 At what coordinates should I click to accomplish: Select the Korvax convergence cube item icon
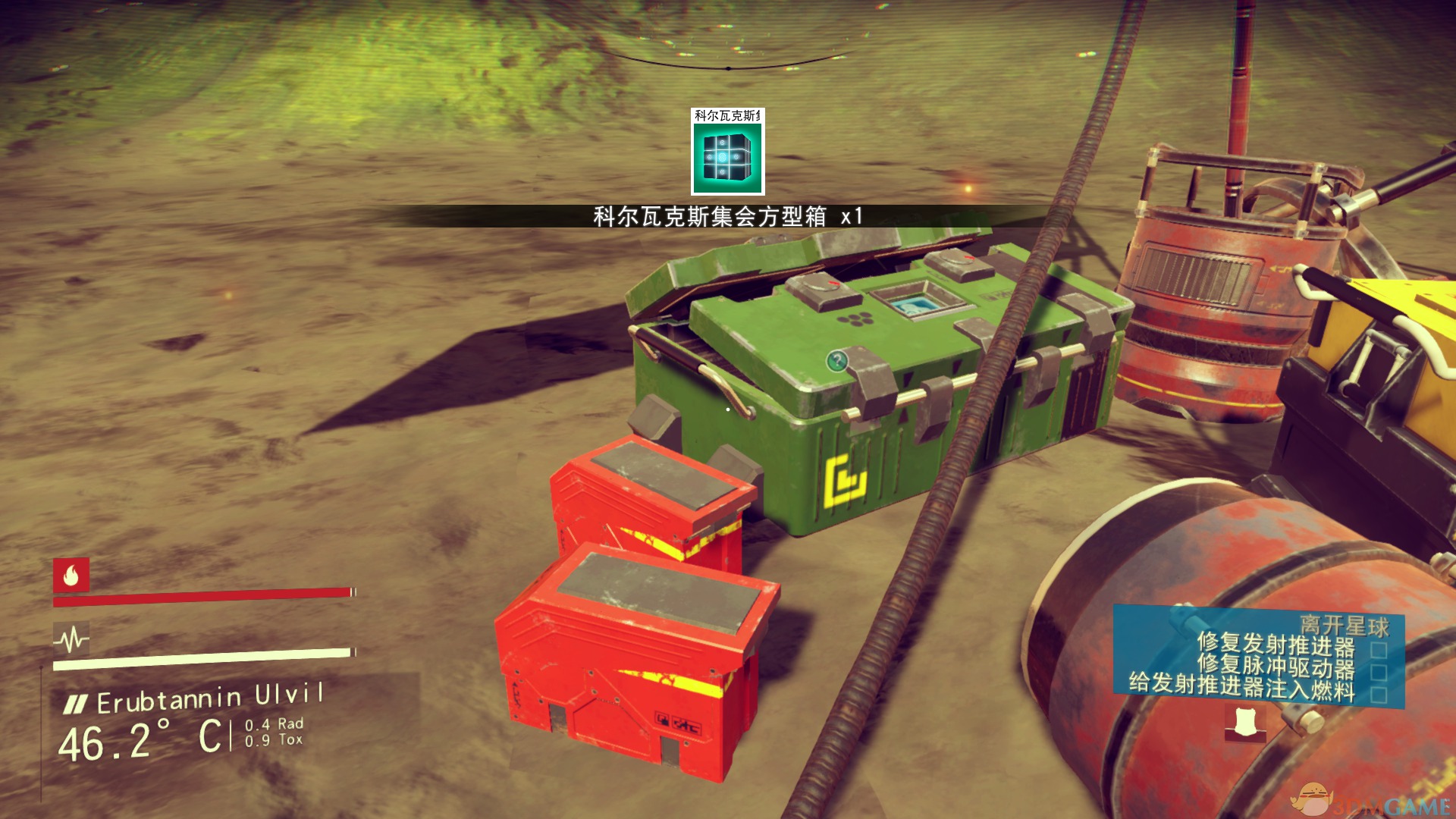pos(727,158)
